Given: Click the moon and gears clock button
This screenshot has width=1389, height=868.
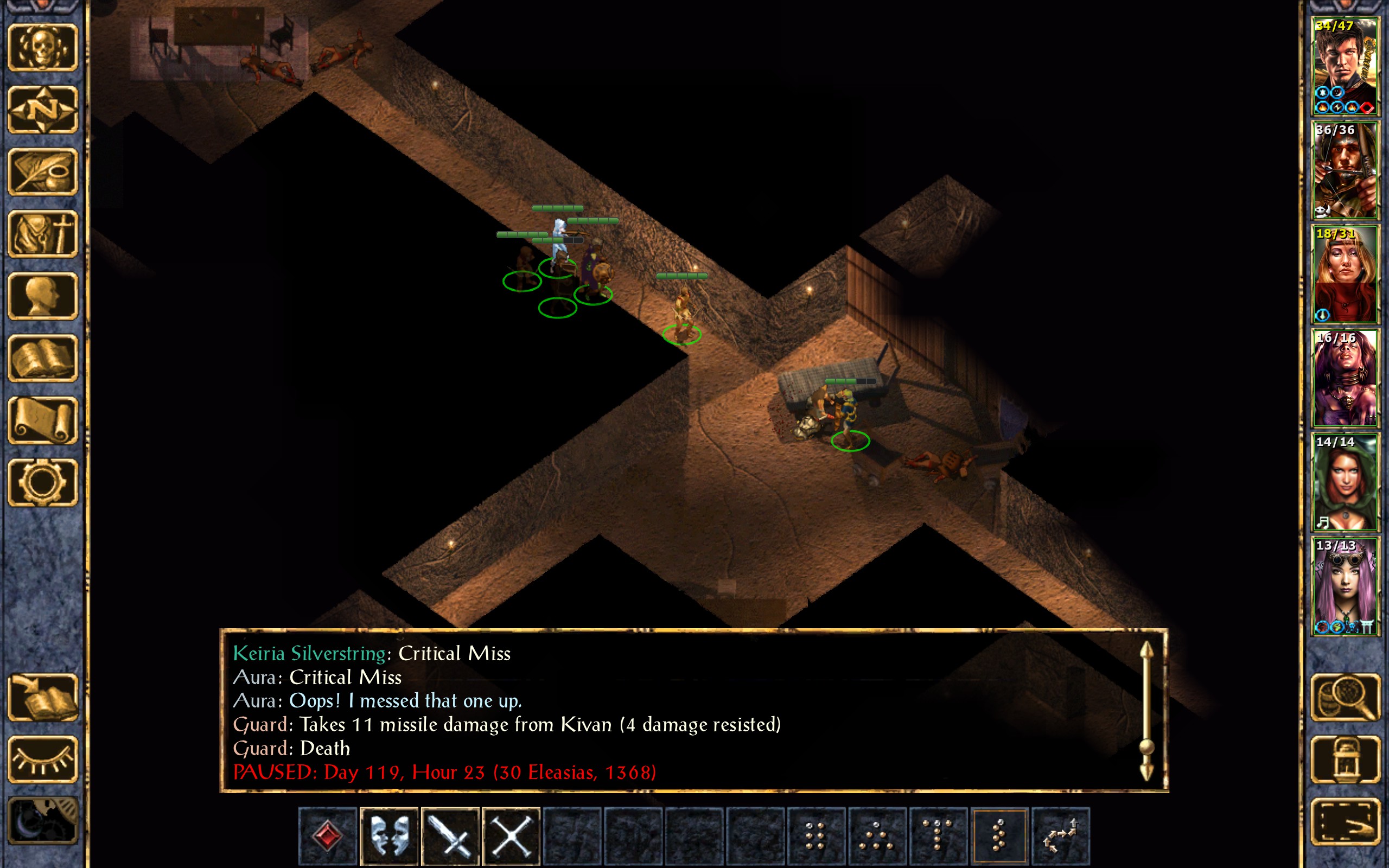Looking at the screenshot, I should (x=42, y=821).
